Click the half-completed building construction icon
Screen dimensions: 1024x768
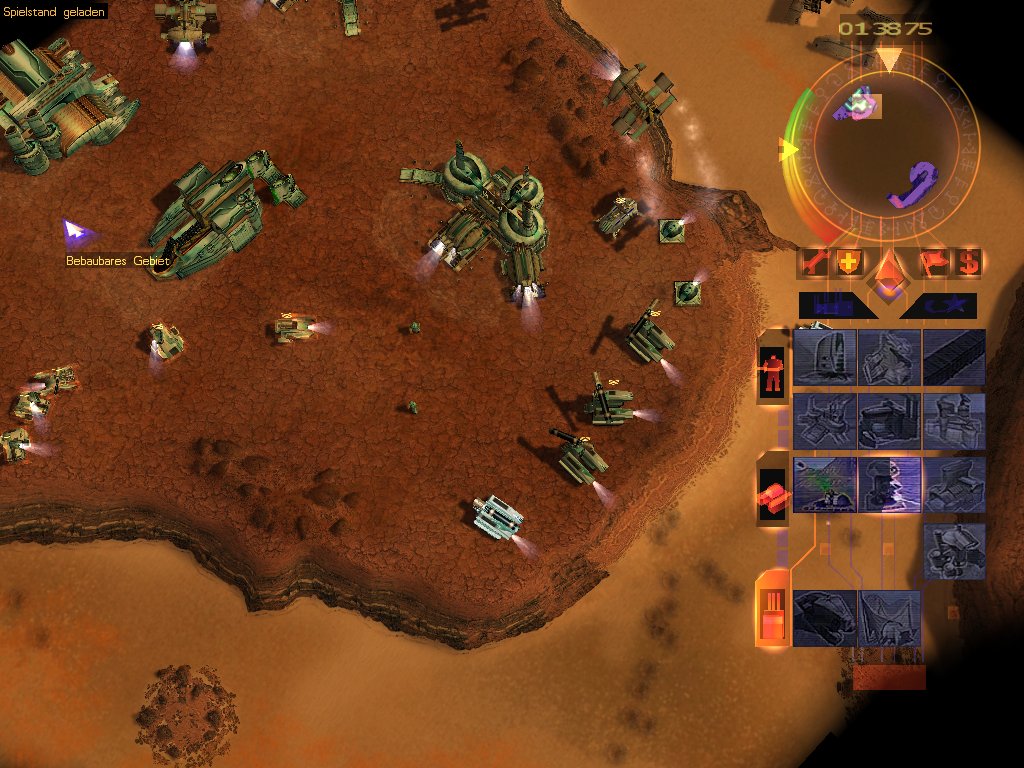tap(889, 485)
